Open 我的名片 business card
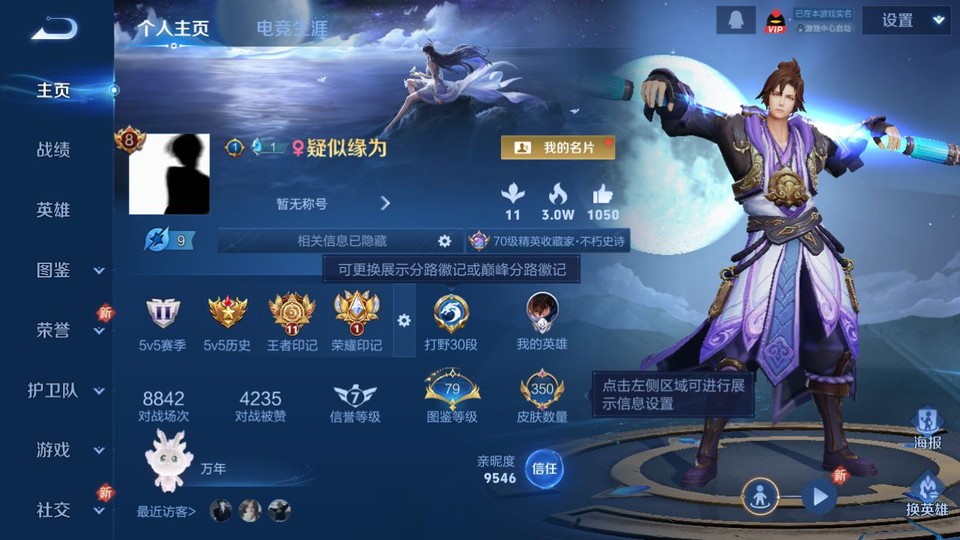 [x=558, y=148]
